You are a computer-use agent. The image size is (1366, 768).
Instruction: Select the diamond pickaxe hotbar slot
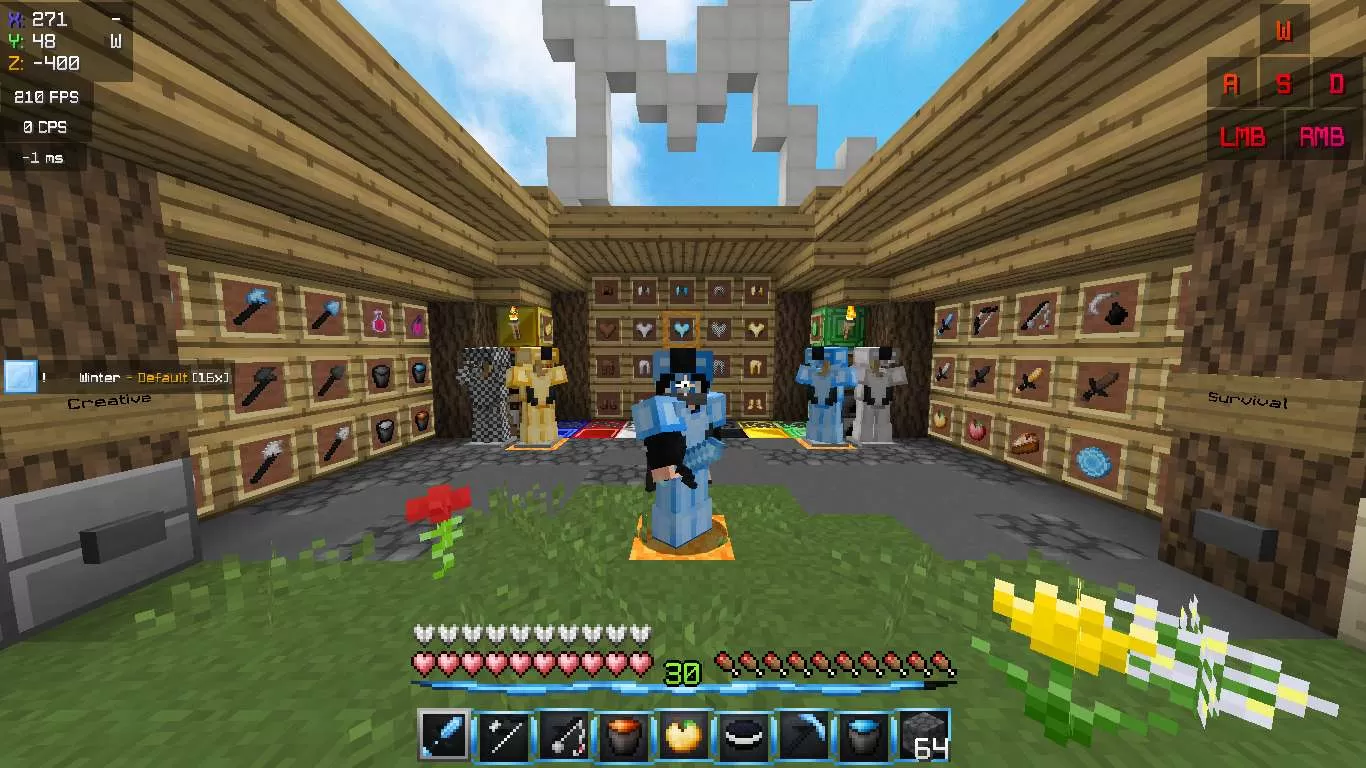805,737
